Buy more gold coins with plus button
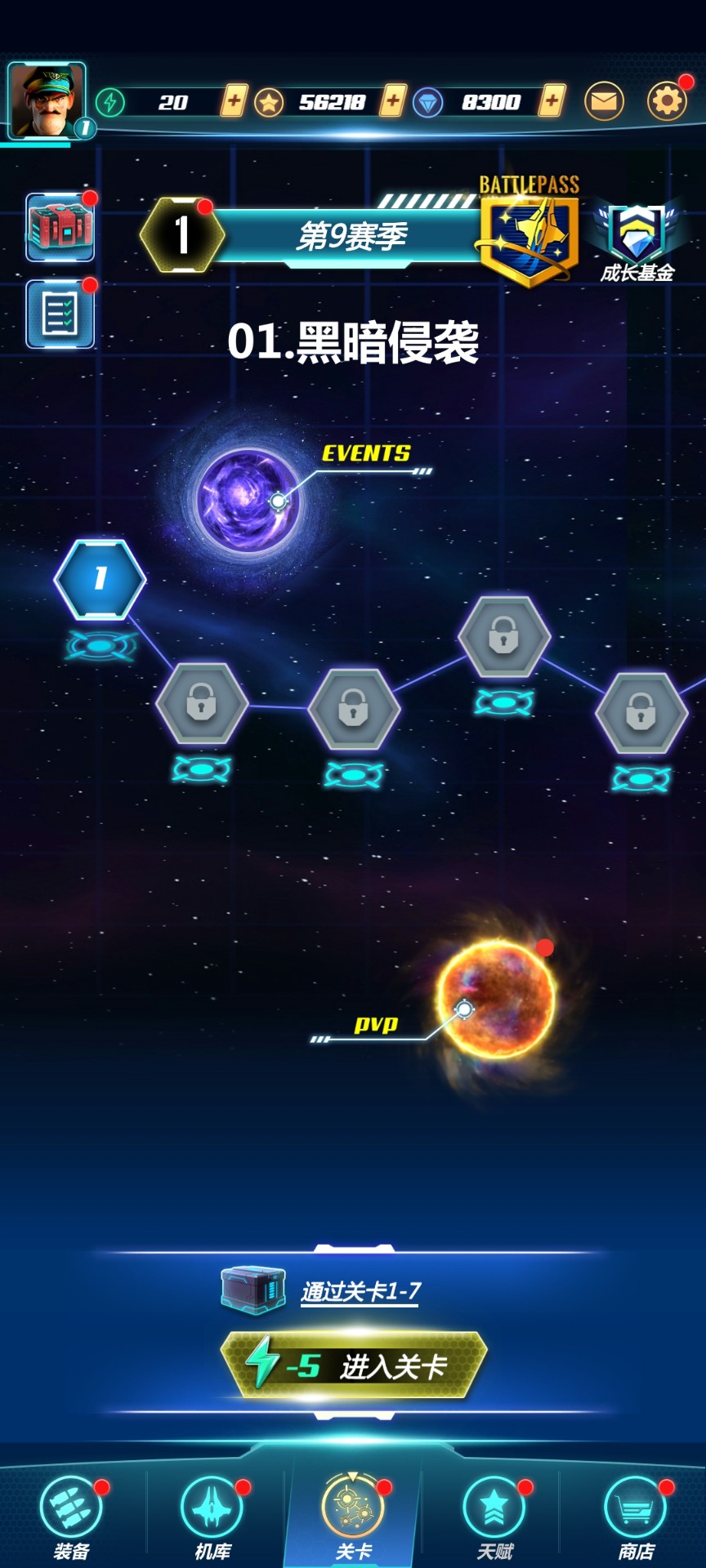 pos(393,101)
